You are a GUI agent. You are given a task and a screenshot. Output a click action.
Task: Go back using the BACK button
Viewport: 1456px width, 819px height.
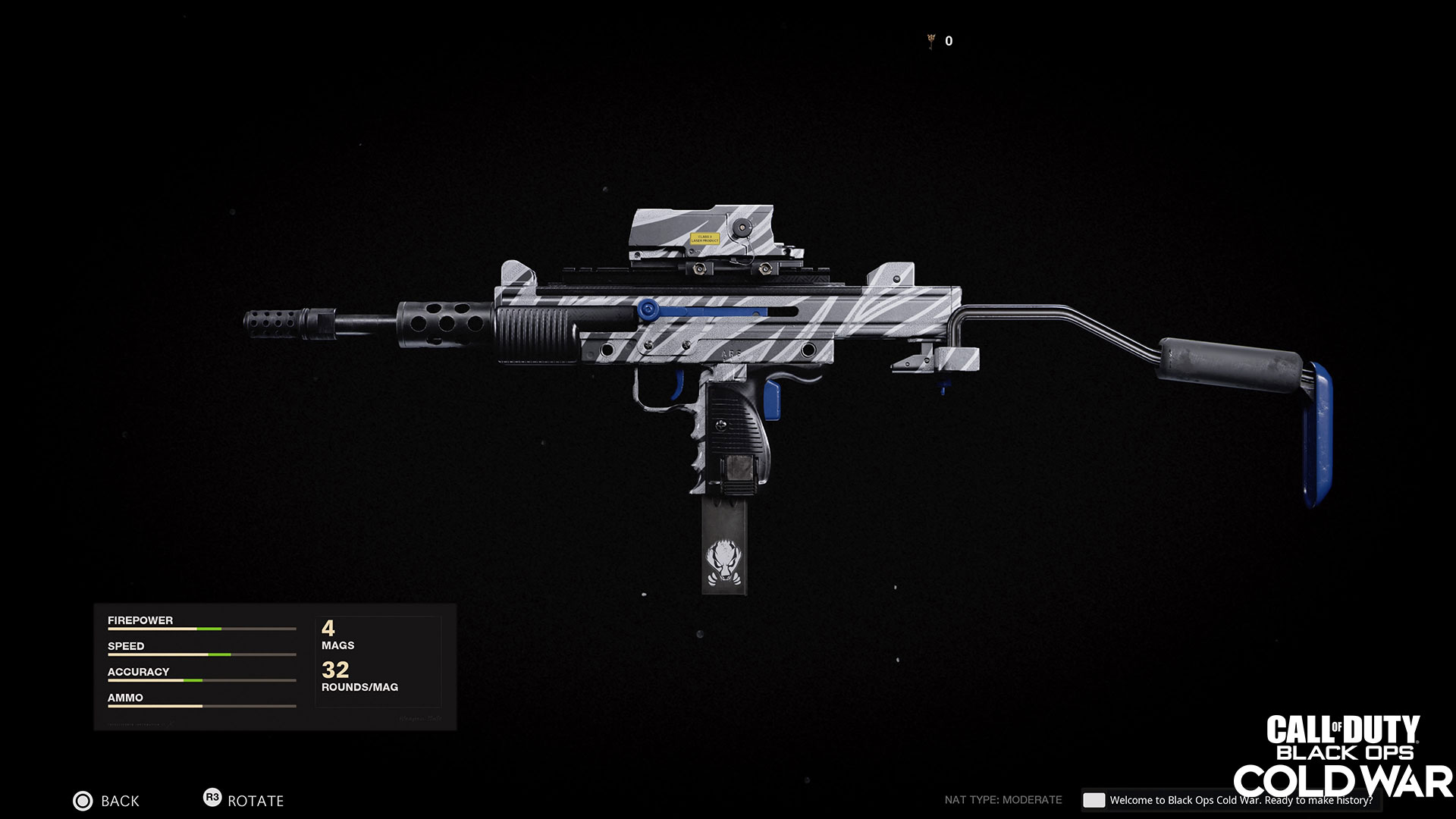pyautogui.click(x=106, y=801)
